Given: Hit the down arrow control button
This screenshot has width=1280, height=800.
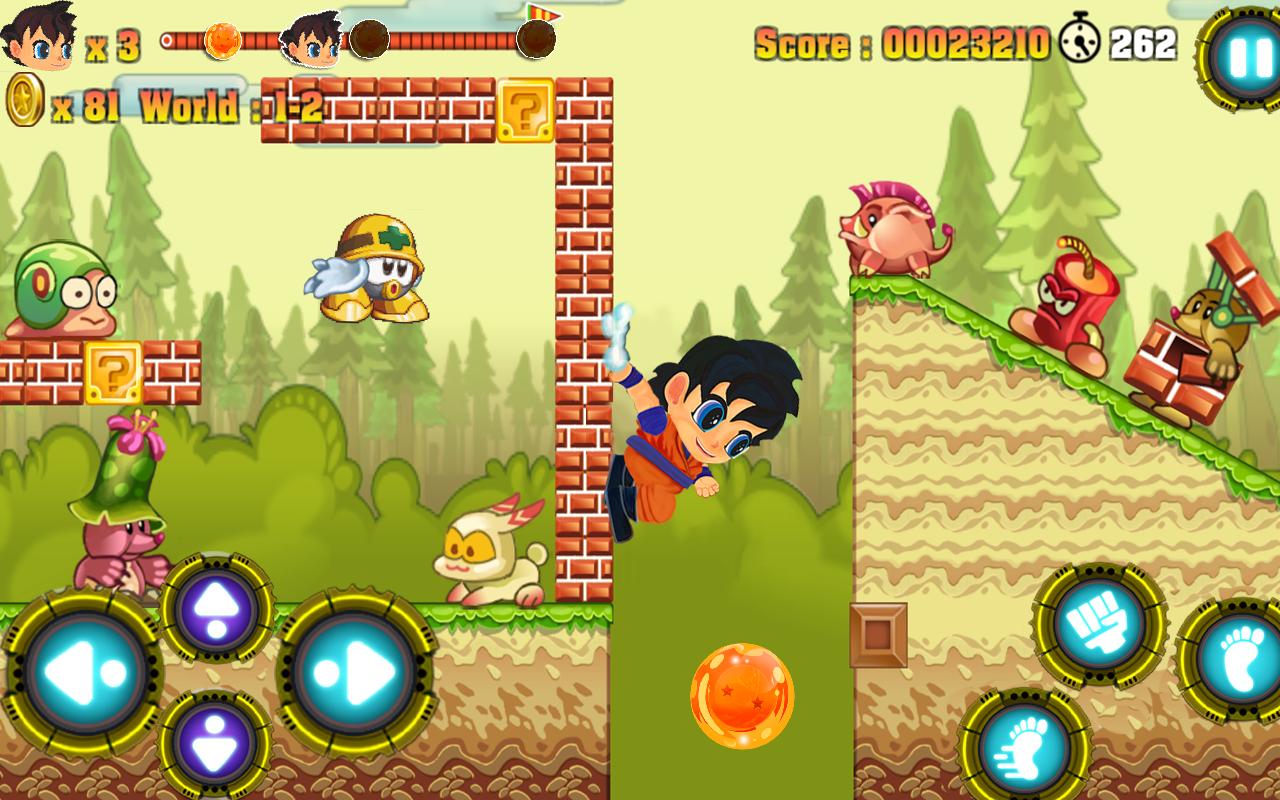Looking at the screenshot, I should coord(216,744).
